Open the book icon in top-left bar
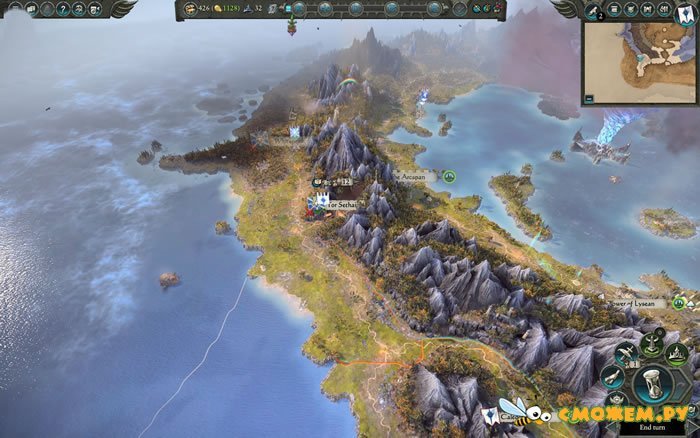This screenshot has width=700, height=438. point(32,9)
